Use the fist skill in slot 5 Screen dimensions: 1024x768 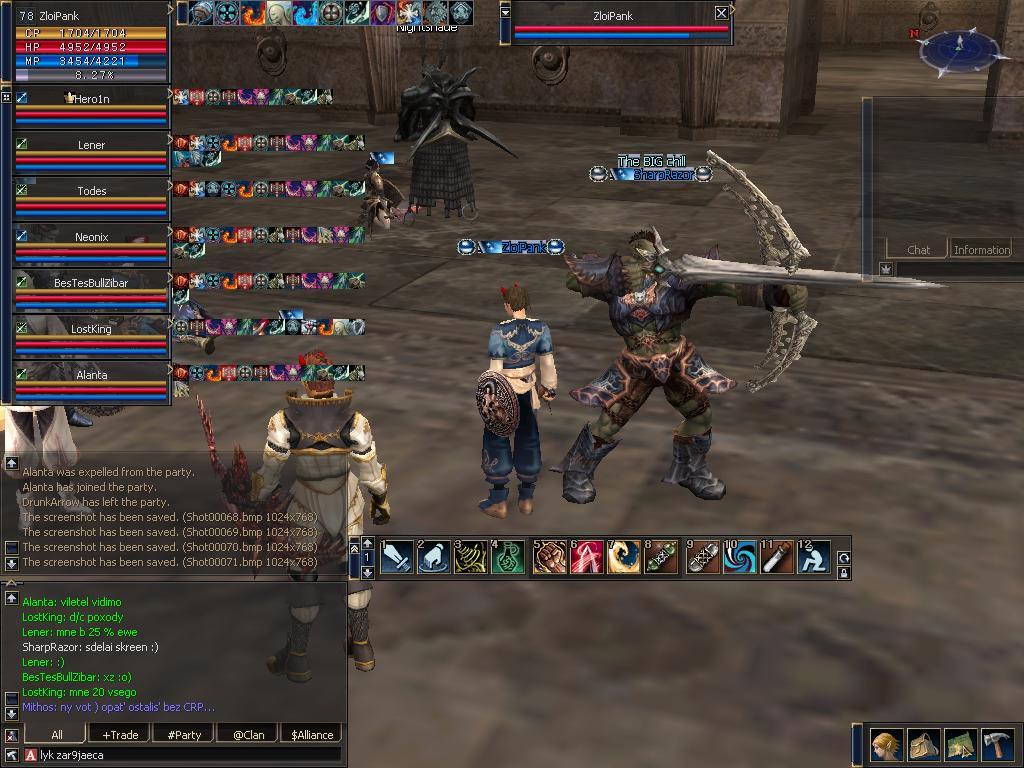(x=549, y=557)
